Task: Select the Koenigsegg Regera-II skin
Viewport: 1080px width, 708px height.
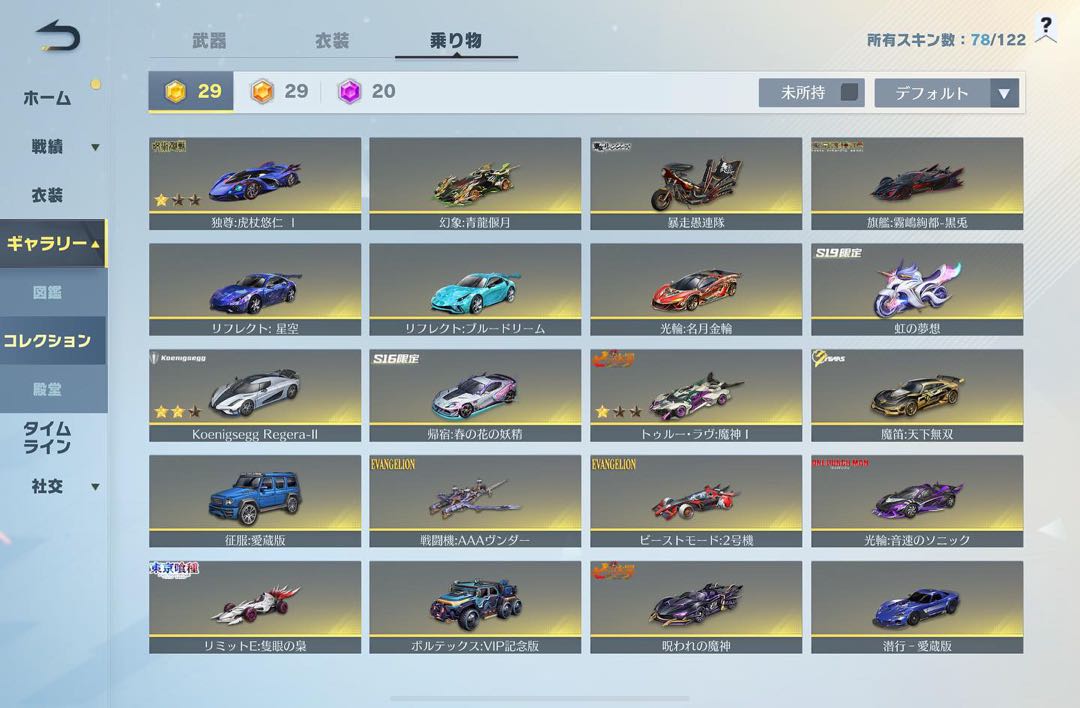Action: 255,396
